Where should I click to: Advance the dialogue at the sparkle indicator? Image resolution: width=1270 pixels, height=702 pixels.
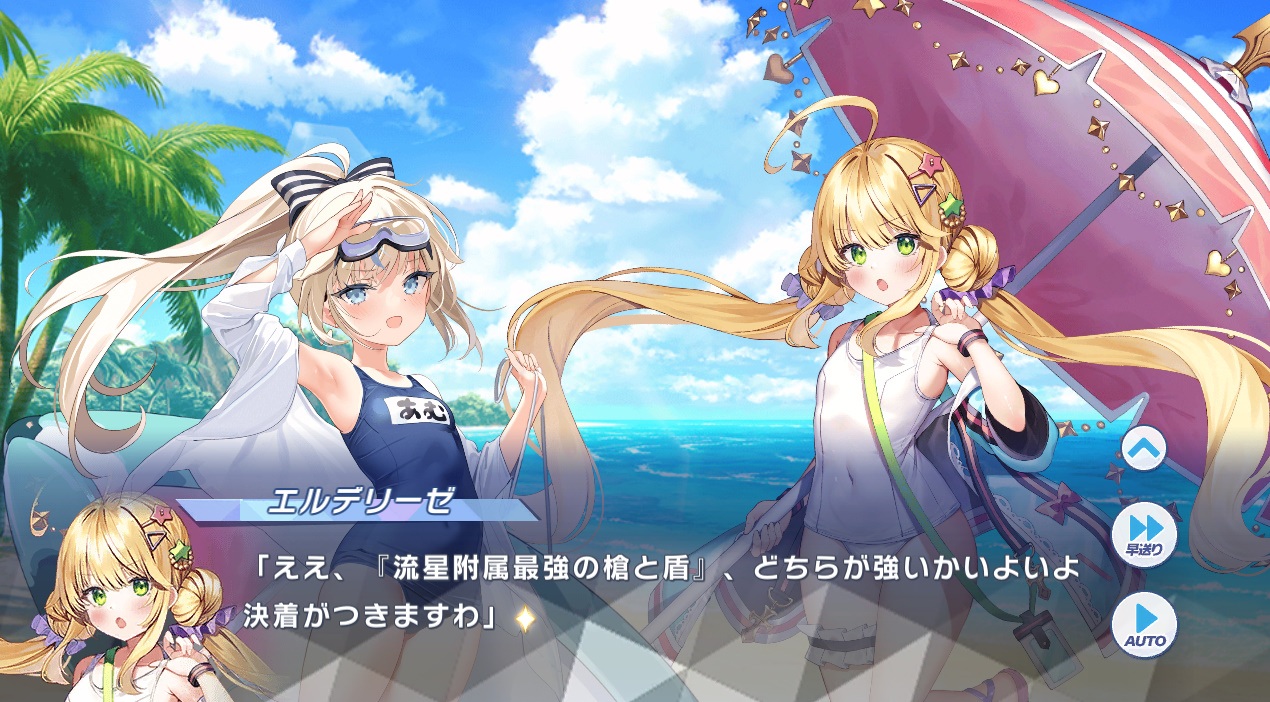[x=524, y=619]
